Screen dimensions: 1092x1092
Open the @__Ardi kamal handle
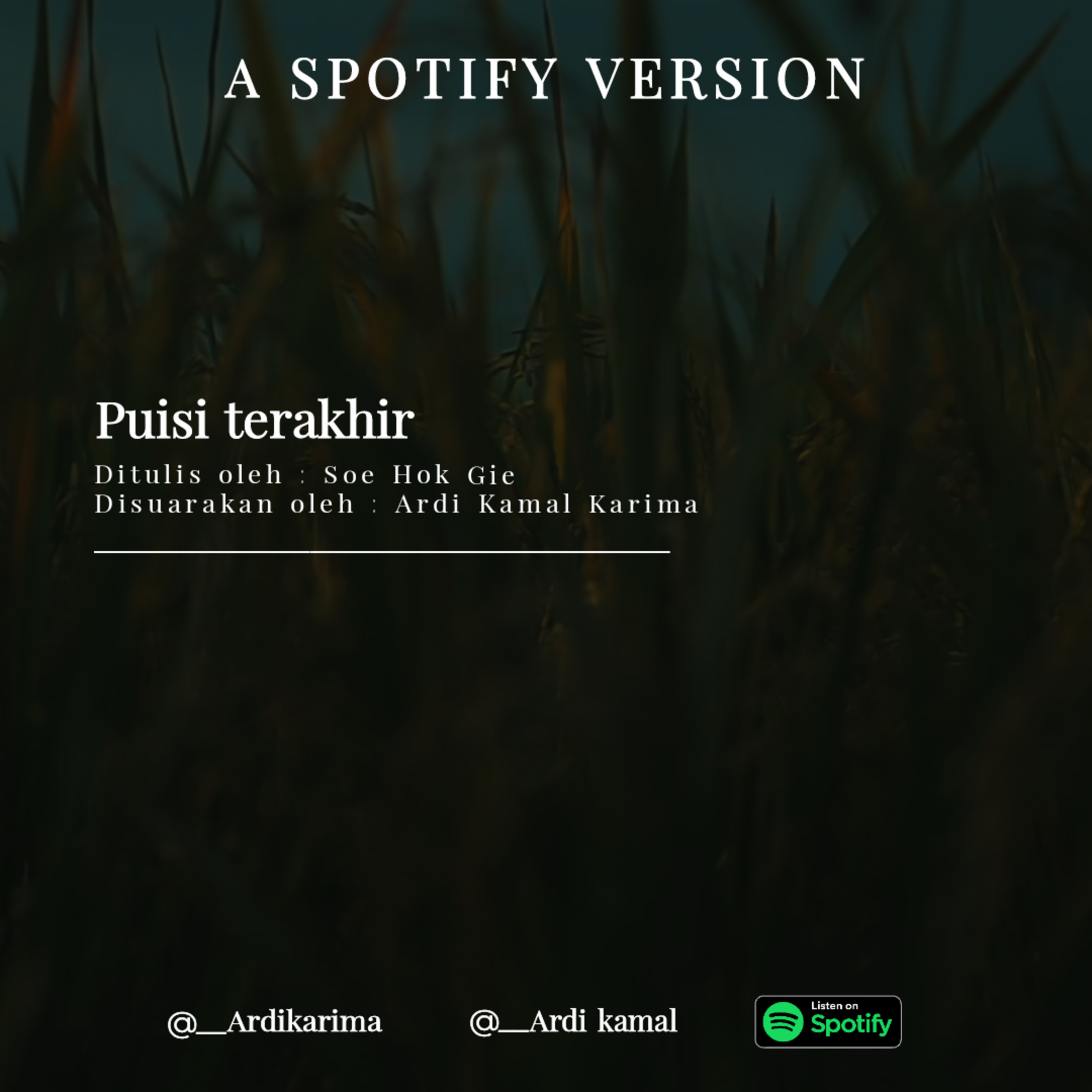pos(573,1021)
